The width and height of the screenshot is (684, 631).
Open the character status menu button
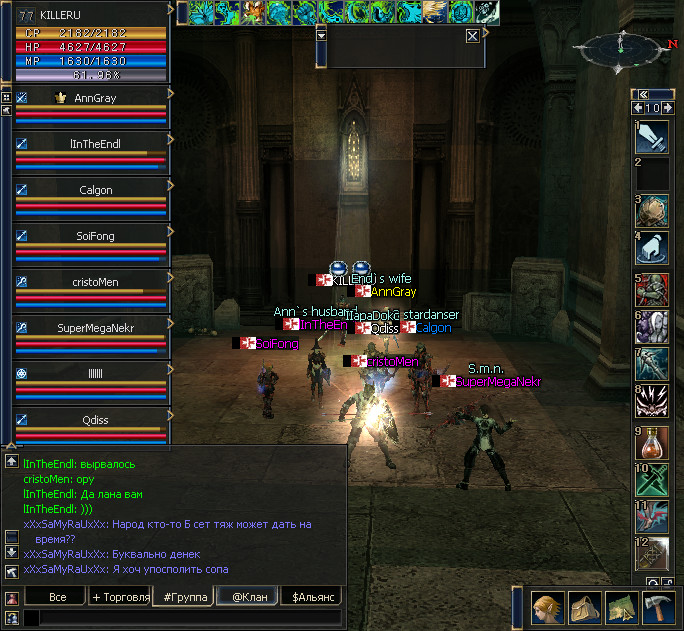[x=546, y=606]
